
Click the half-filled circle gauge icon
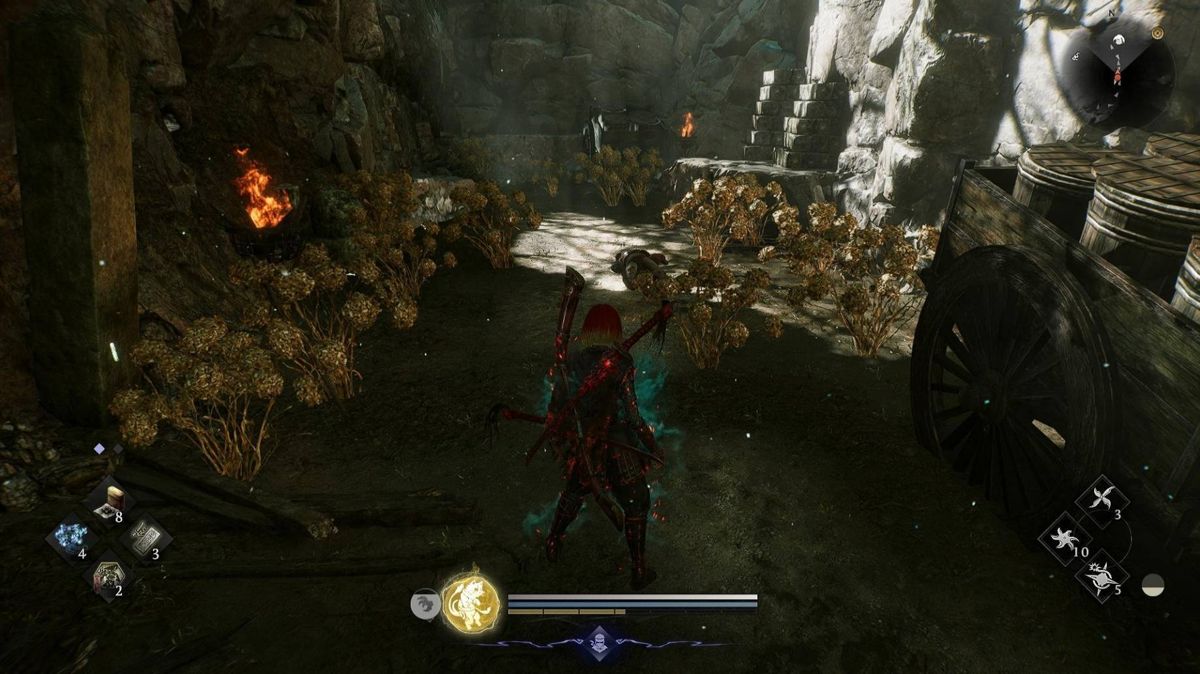click(1154, 586)
